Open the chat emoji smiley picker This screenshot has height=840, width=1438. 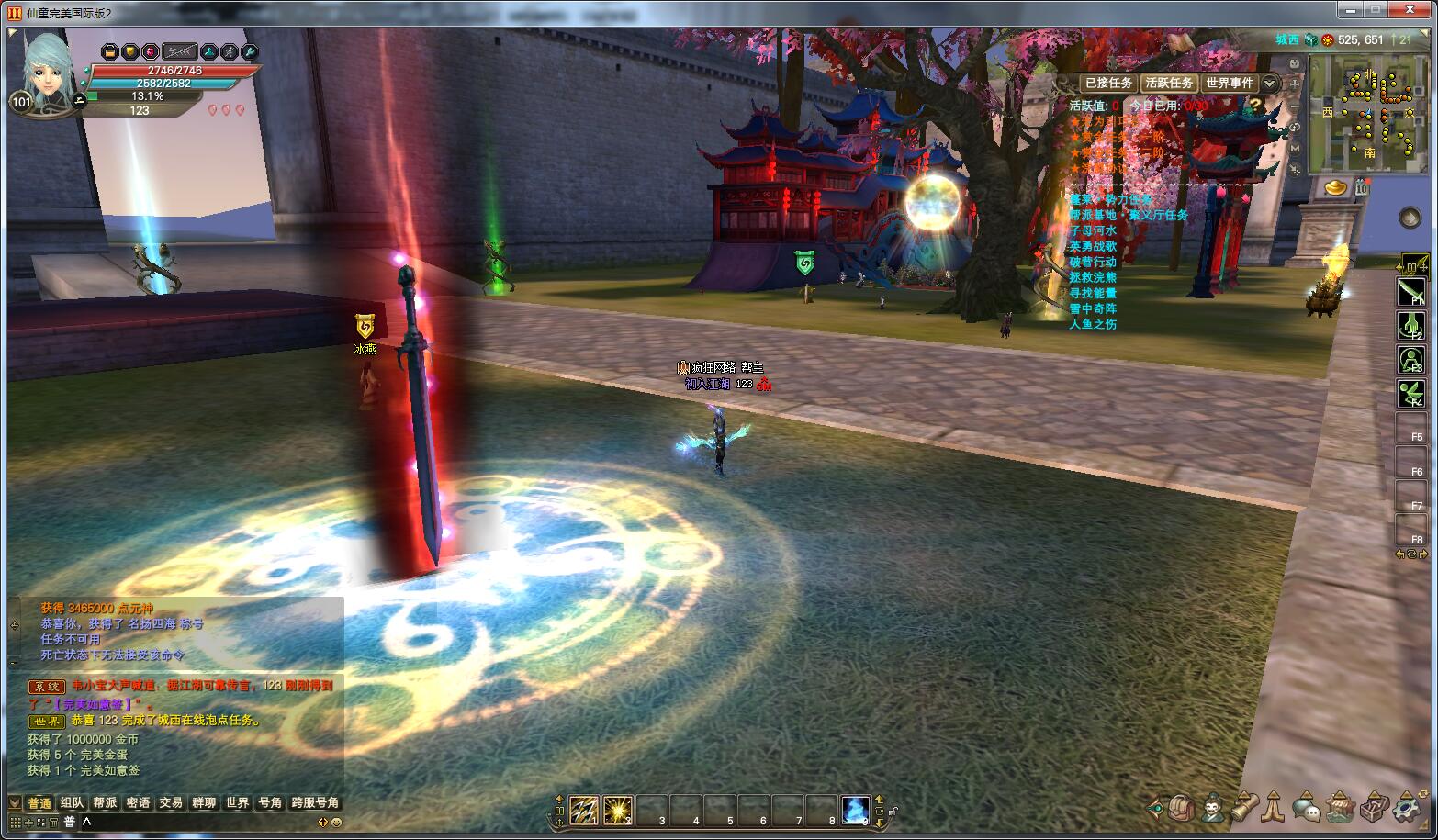tap(336, 823)
